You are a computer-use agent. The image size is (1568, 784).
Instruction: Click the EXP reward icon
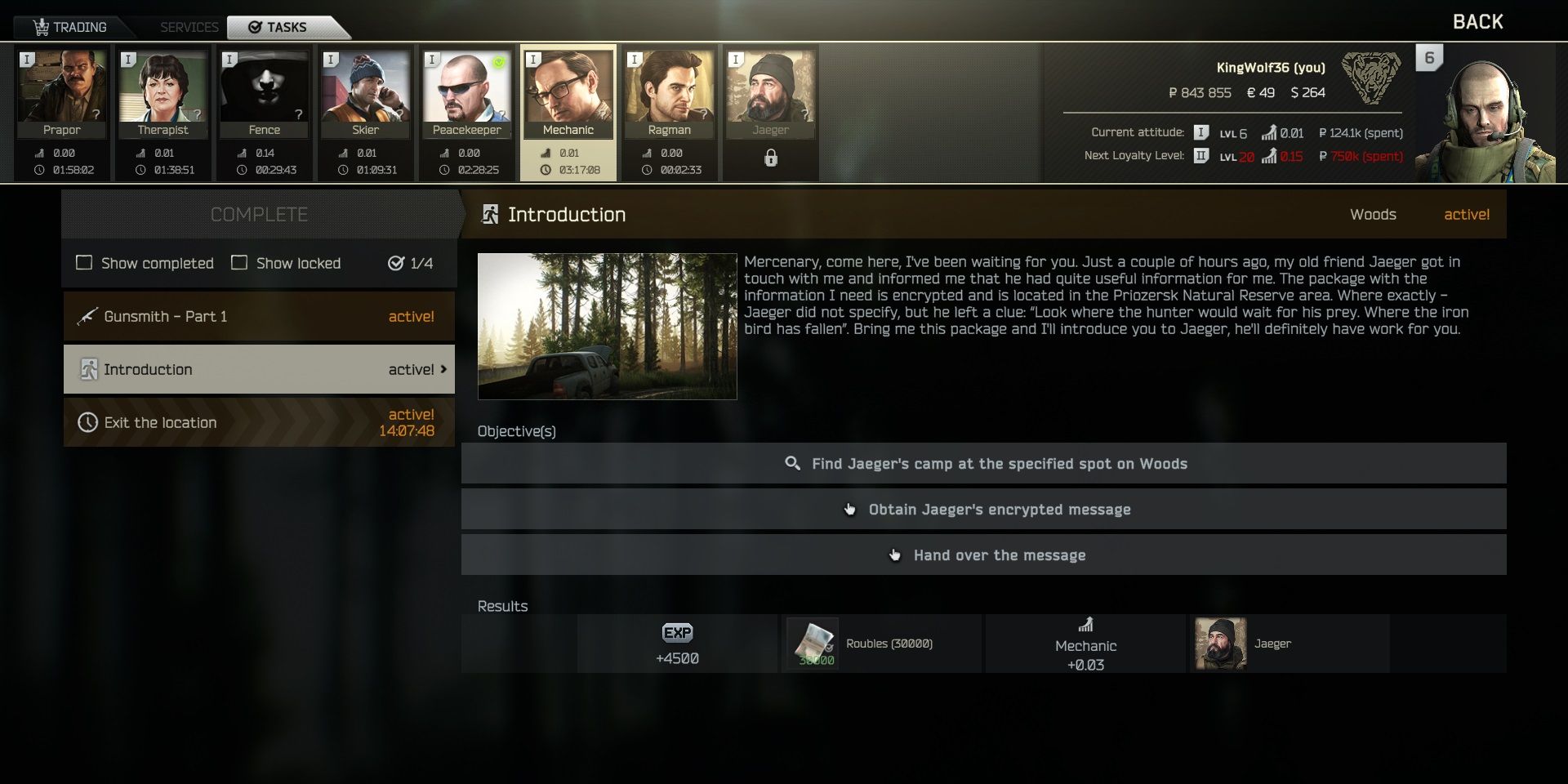[677, 633]
